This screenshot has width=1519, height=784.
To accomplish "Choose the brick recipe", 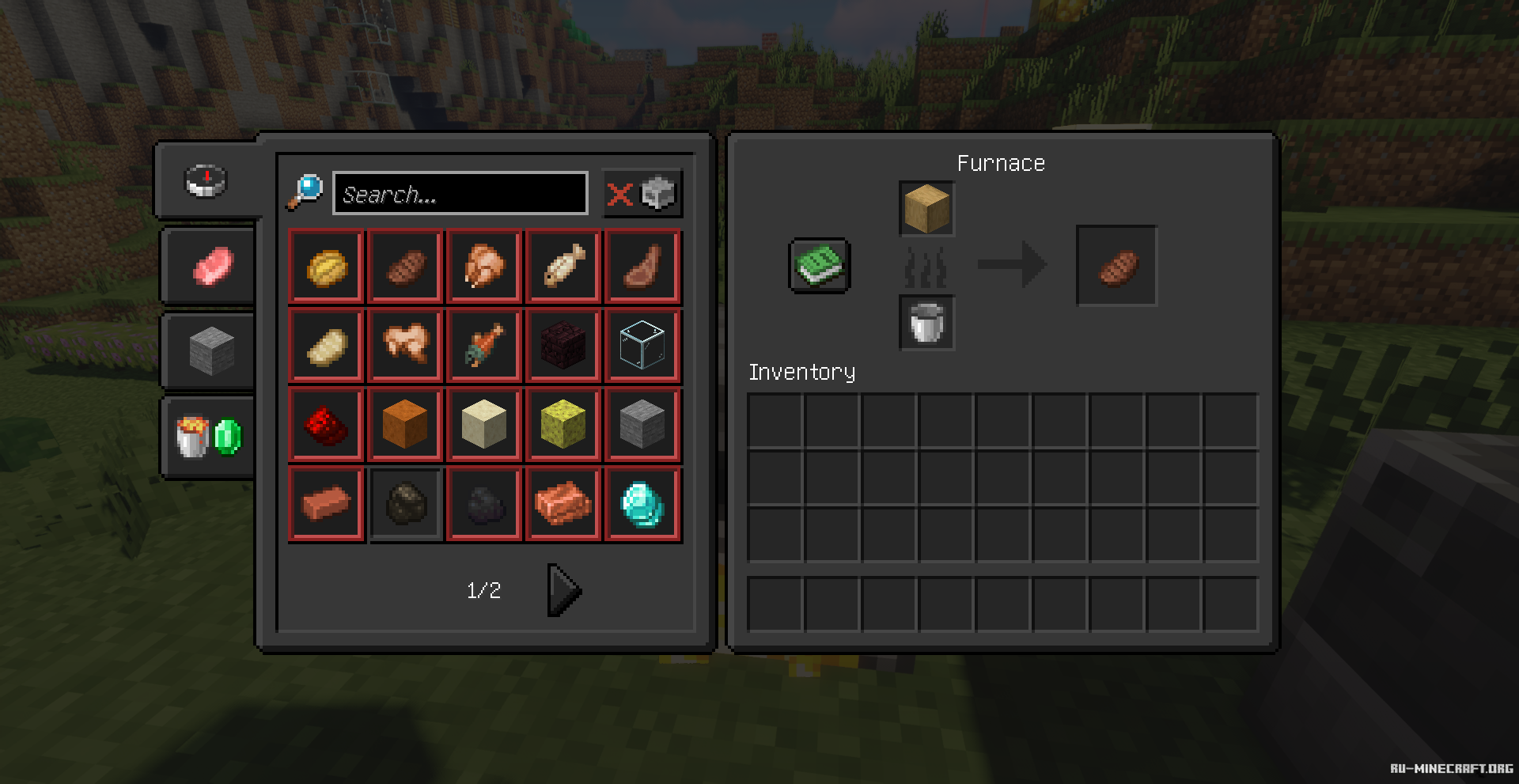I will coord(326,504).
